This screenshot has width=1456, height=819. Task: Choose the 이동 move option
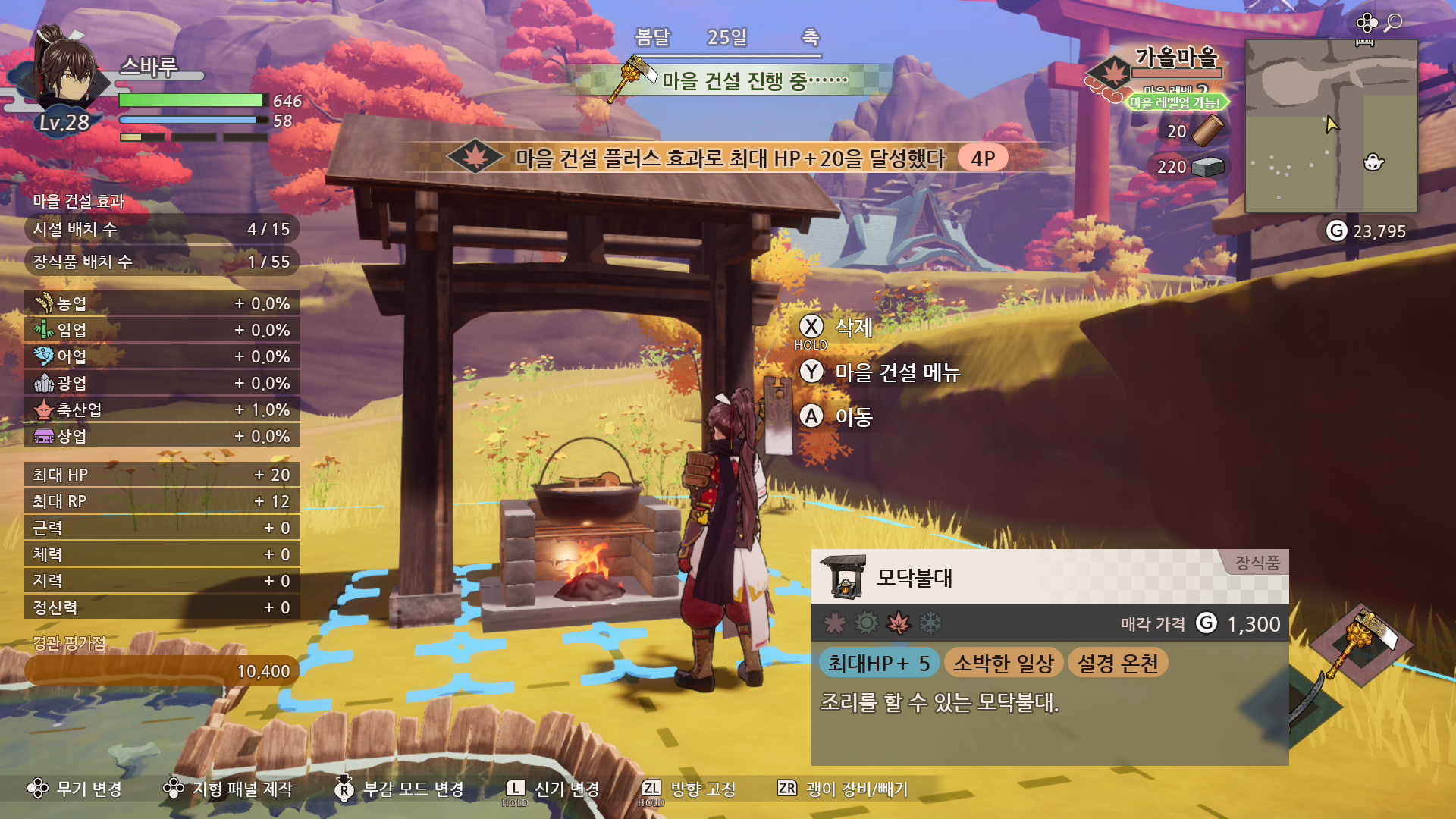pos(836,416)
